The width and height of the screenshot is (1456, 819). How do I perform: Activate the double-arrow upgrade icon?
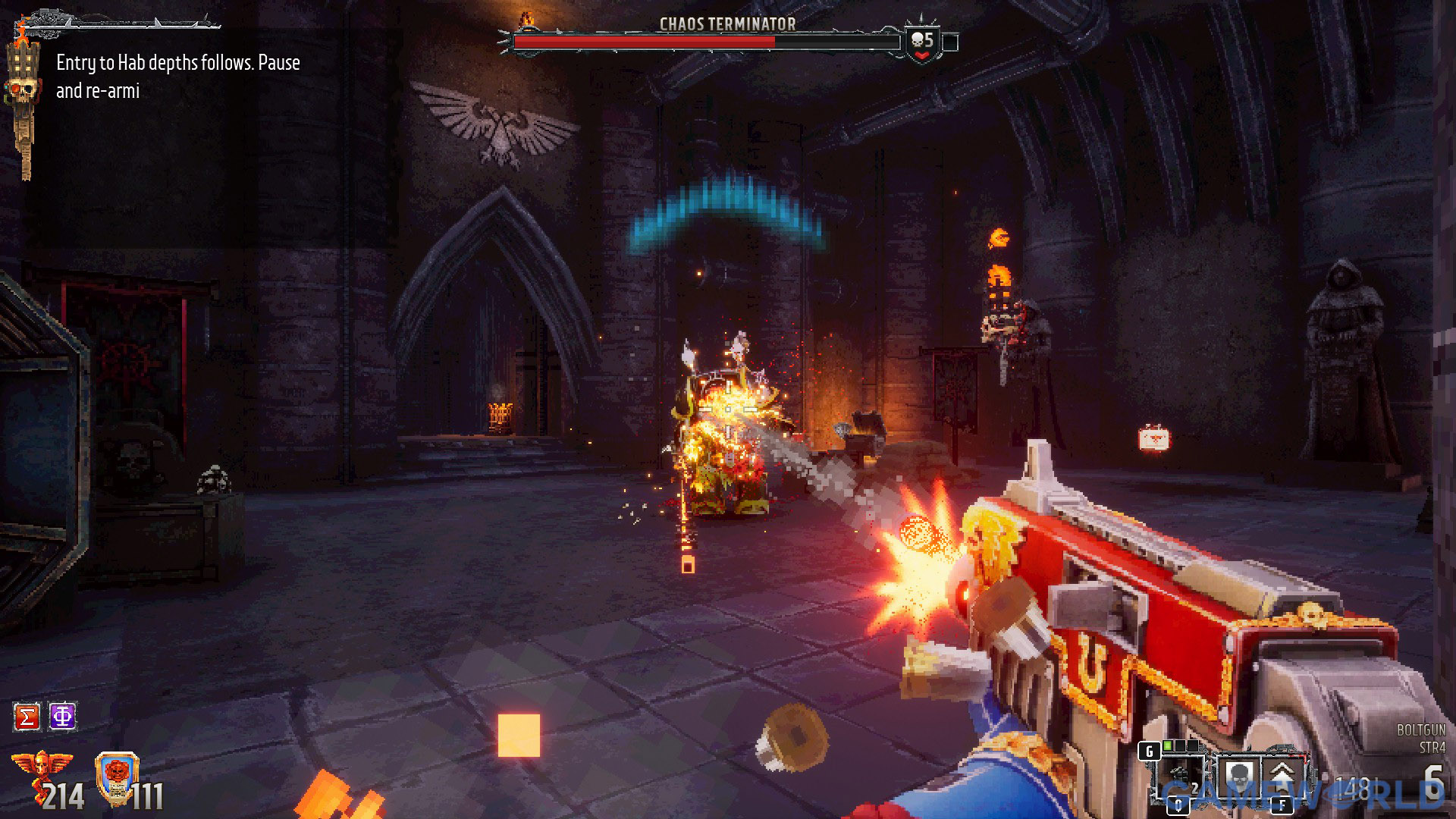[1282, 776]
